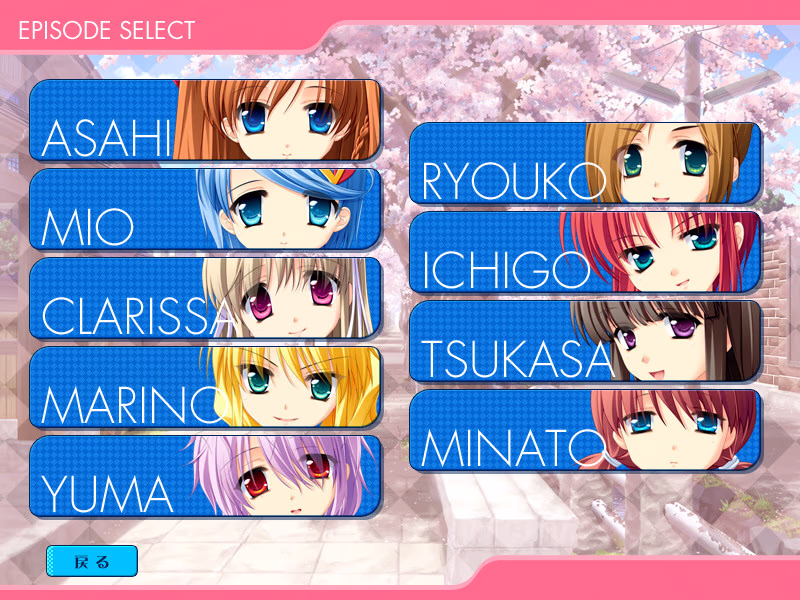Screen dimensions: 800x600
Task: Choose the RYOUKO episode
Action: click(585, 163)
